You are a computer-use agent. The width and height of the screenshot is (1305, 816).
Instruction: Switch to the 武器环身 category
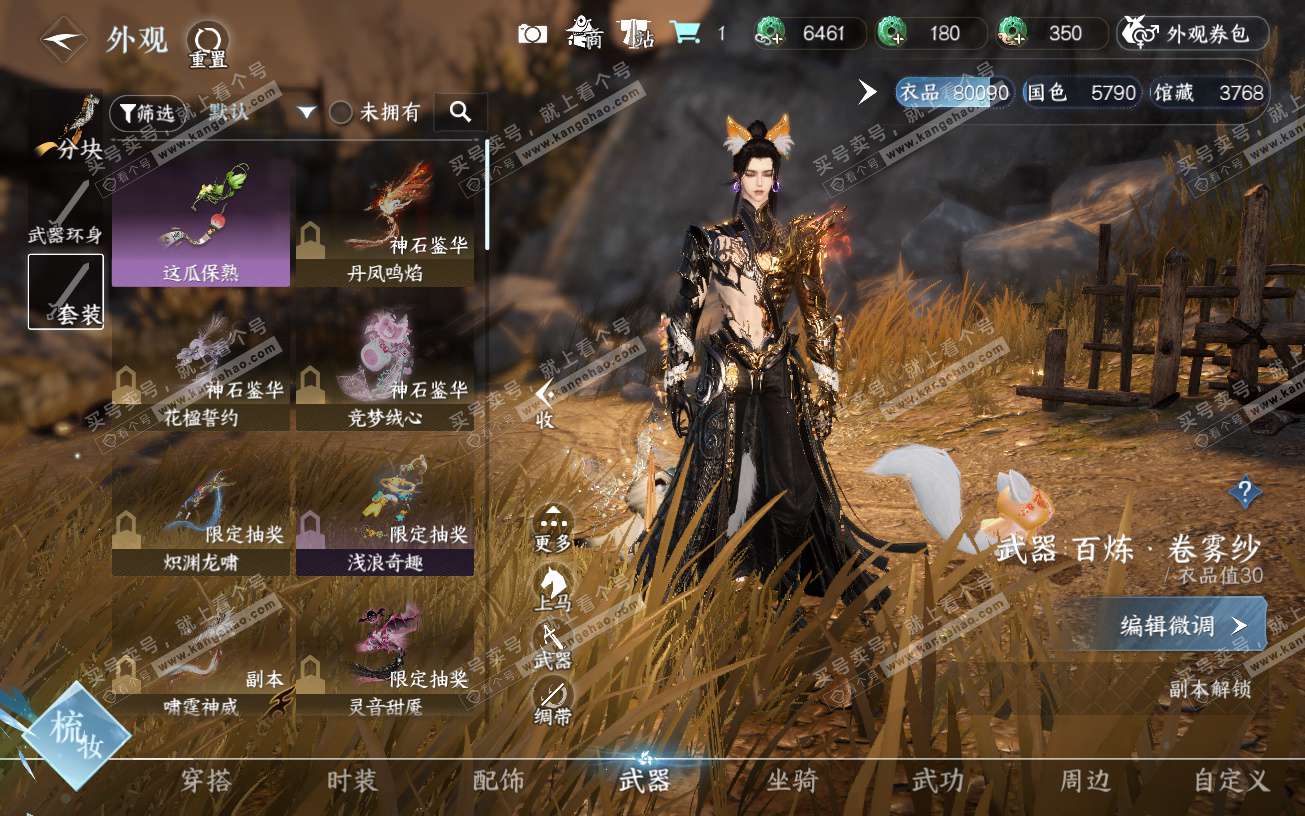point(65,212)
